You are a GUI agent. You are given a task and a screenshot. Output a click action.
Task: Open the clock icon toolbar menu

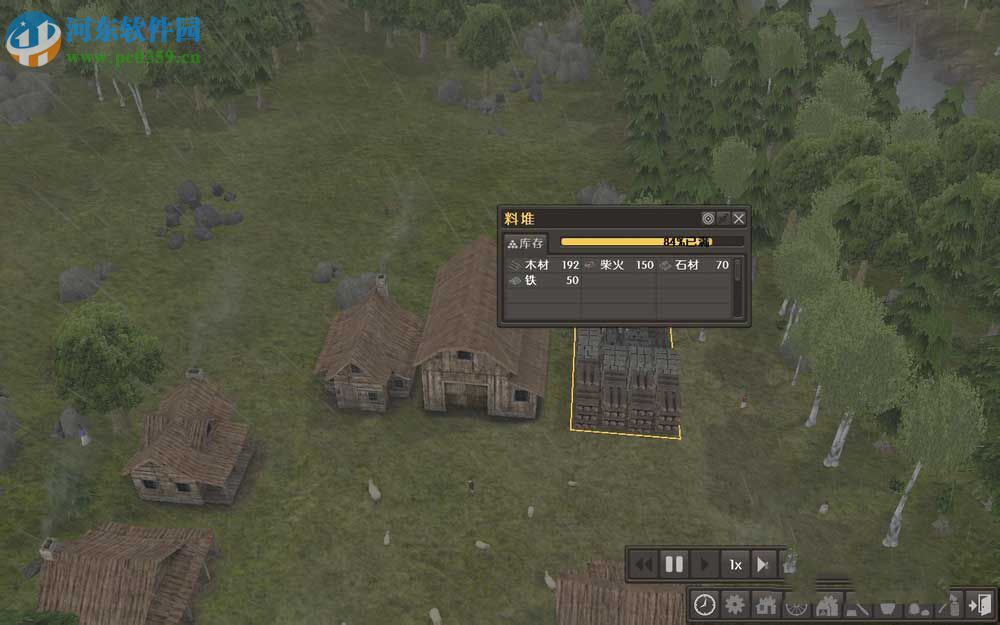705,604
